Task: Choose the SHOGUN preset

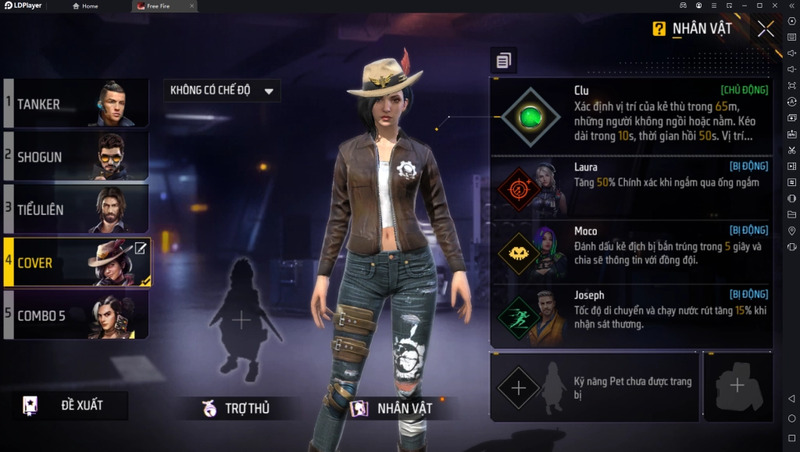Action: coord(76,157)
